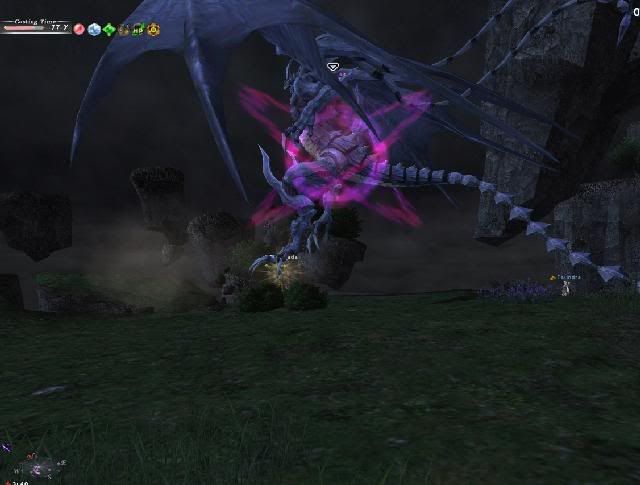Click the blue ice crystal status icon

tap(94, 29)
